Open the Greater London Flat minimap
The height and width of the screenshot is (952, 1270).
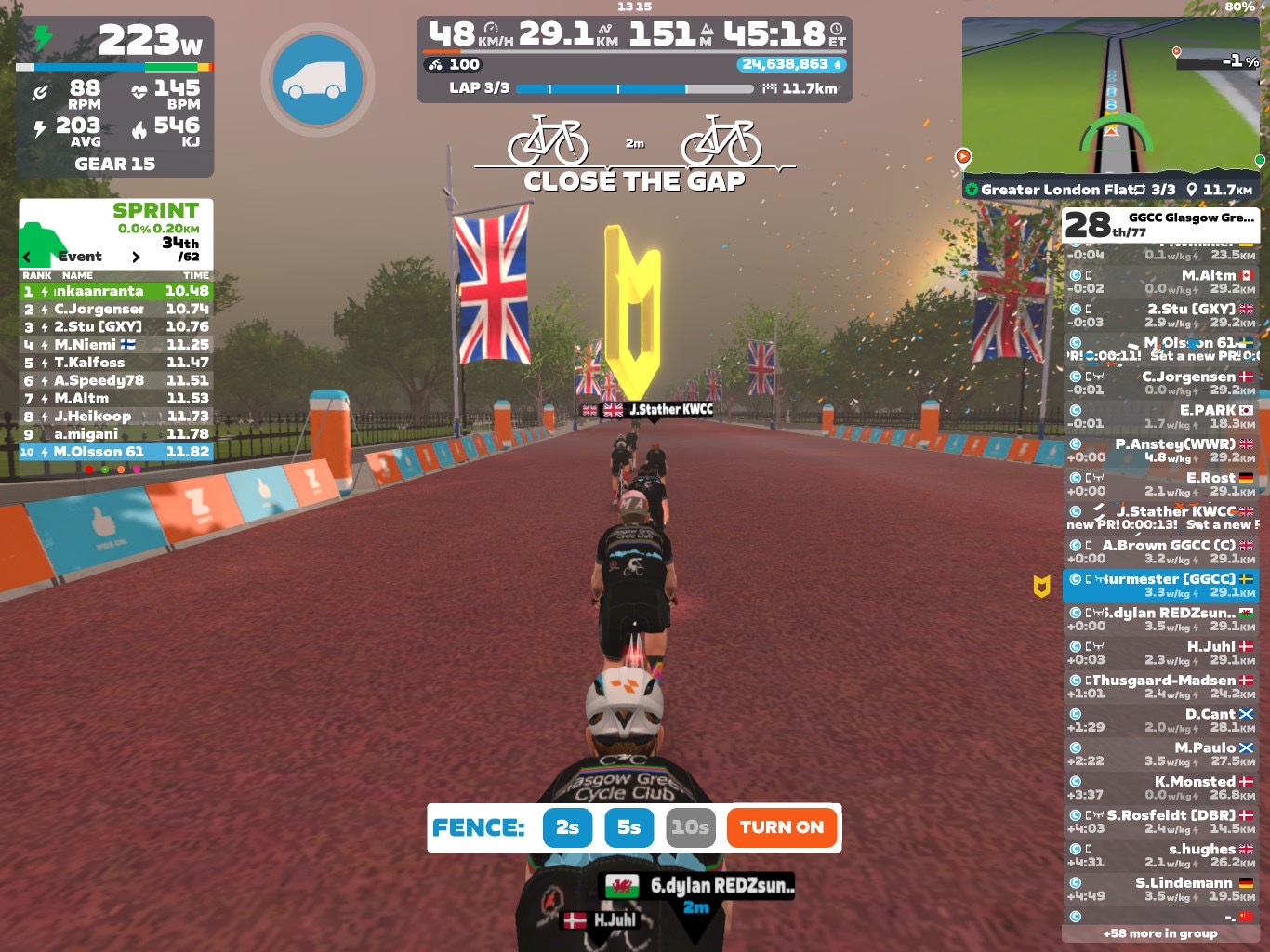click(x=1111, y=96)
